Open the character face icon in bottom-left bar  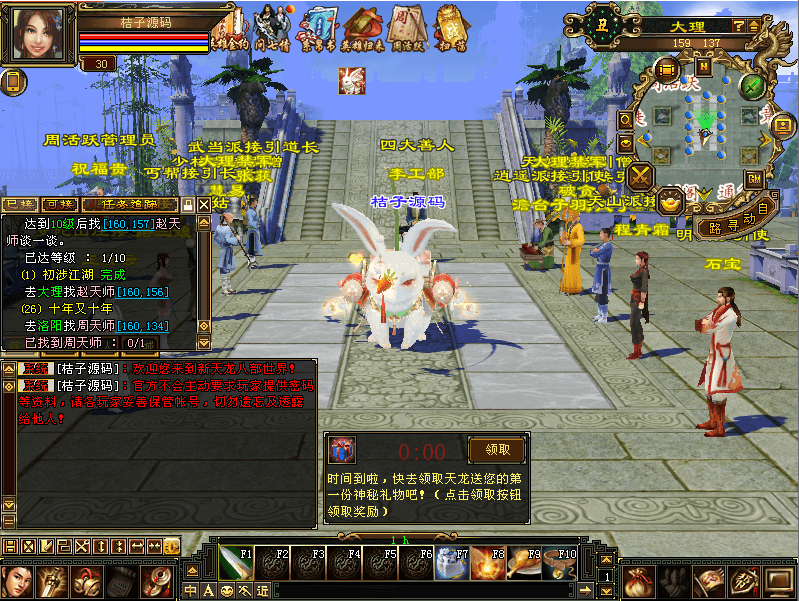[x=17, y=580]
